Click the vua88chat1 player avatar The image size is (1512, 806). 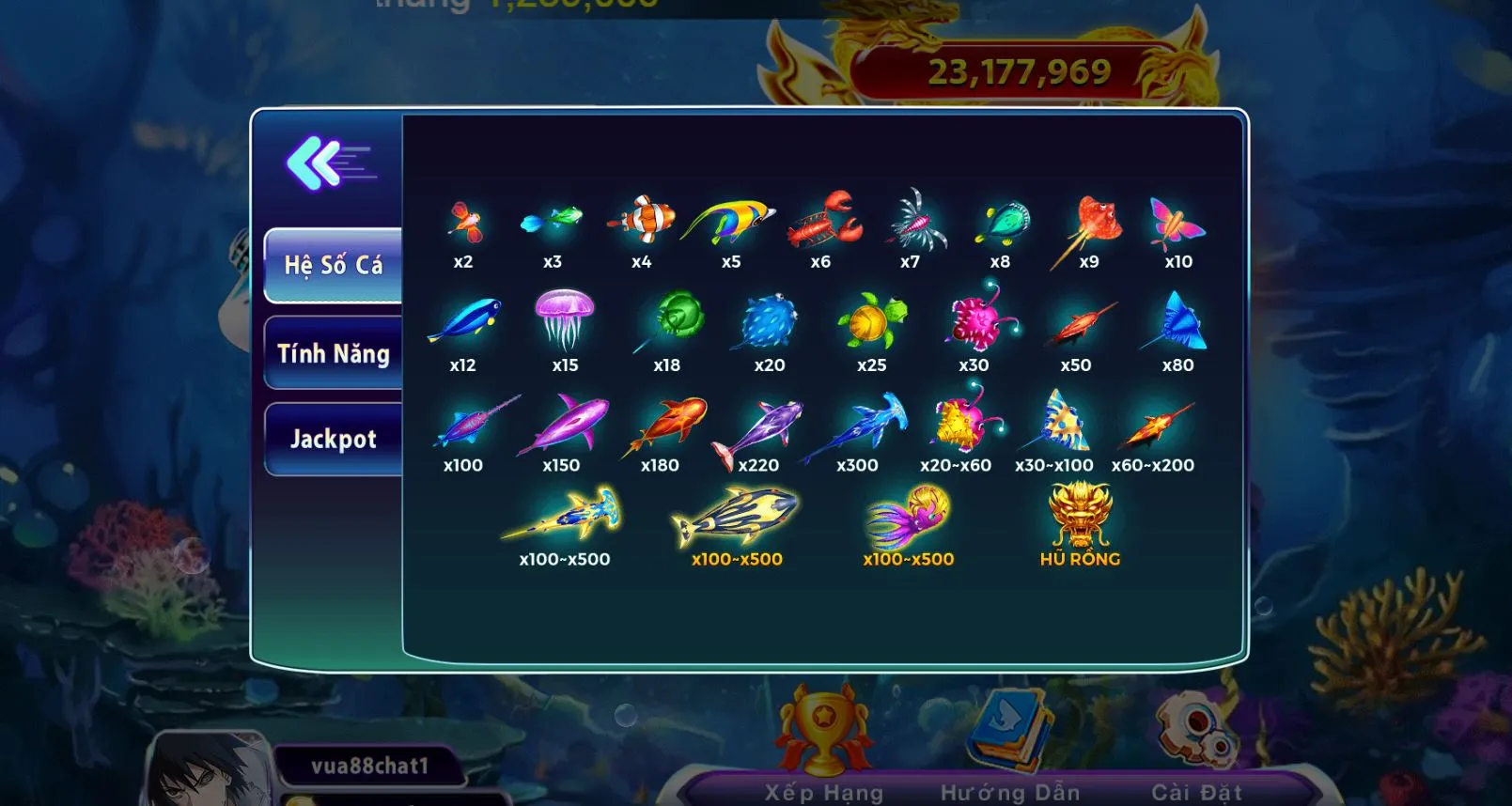[209, 770]
